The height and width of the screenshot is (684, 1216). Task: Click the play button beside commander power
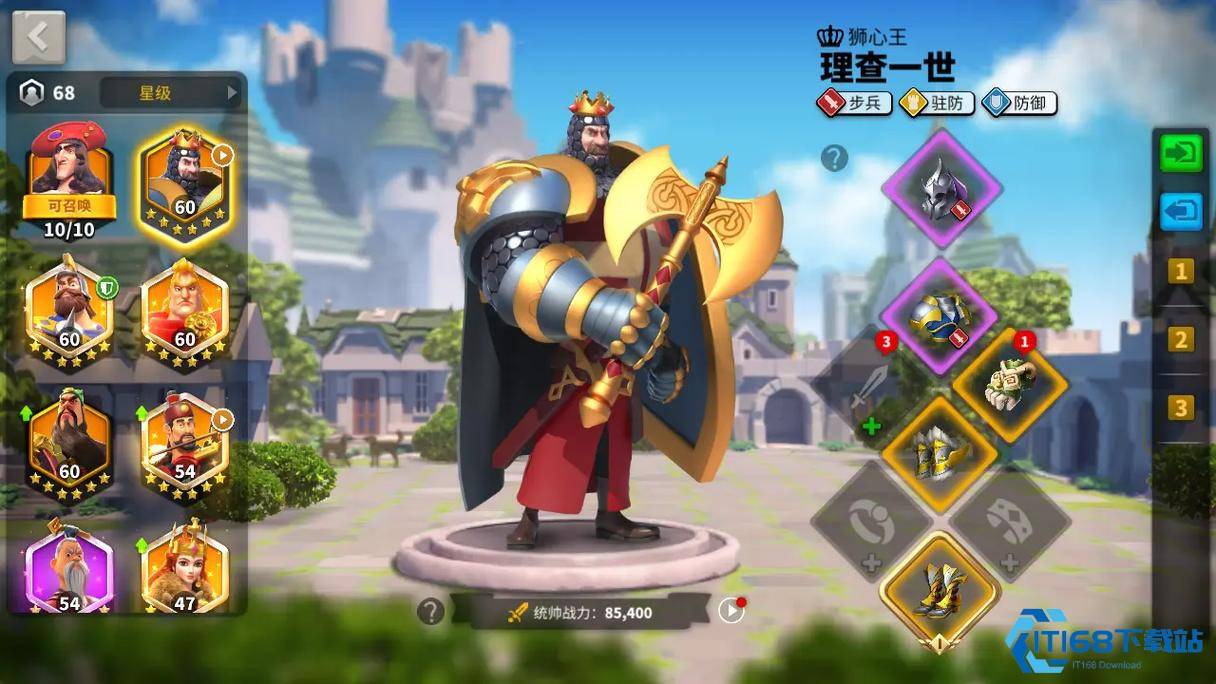click(731, 610)
